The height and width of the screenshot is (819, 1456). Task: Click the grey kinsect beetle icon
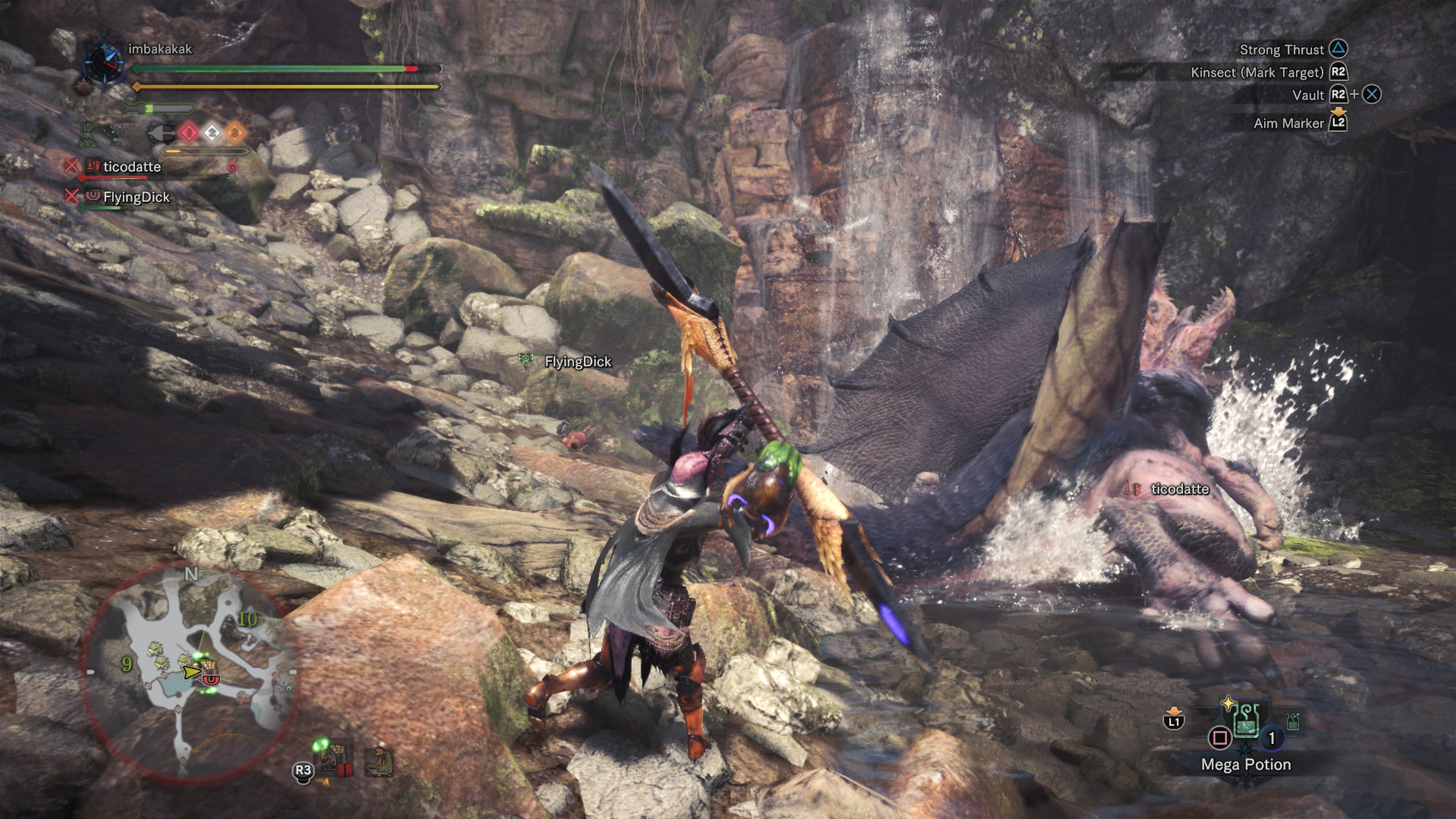click(x=161, y=133)
